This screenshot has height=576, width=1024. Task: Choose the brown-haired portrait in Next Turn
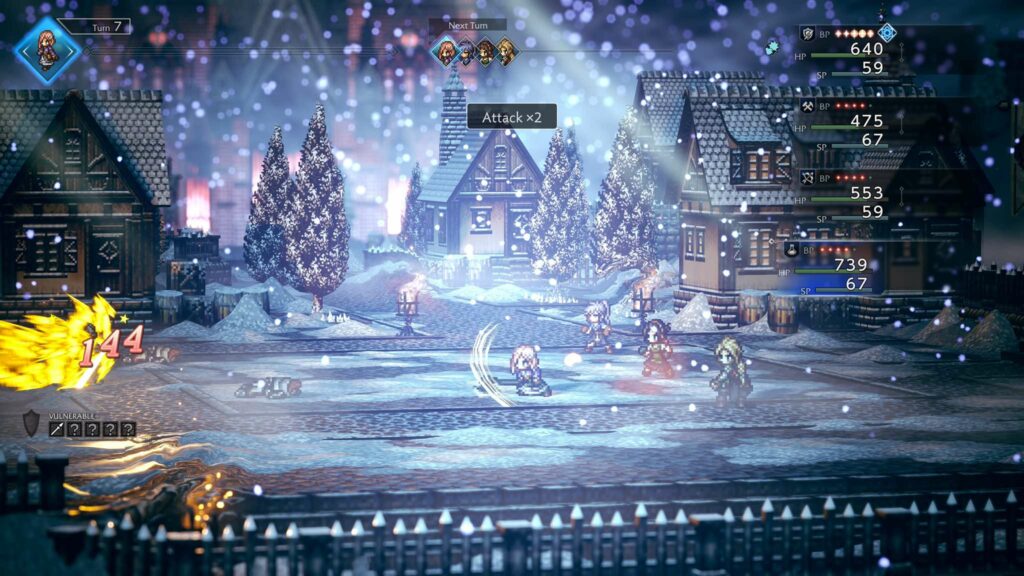pyautogui.click(x=486, y=51)
